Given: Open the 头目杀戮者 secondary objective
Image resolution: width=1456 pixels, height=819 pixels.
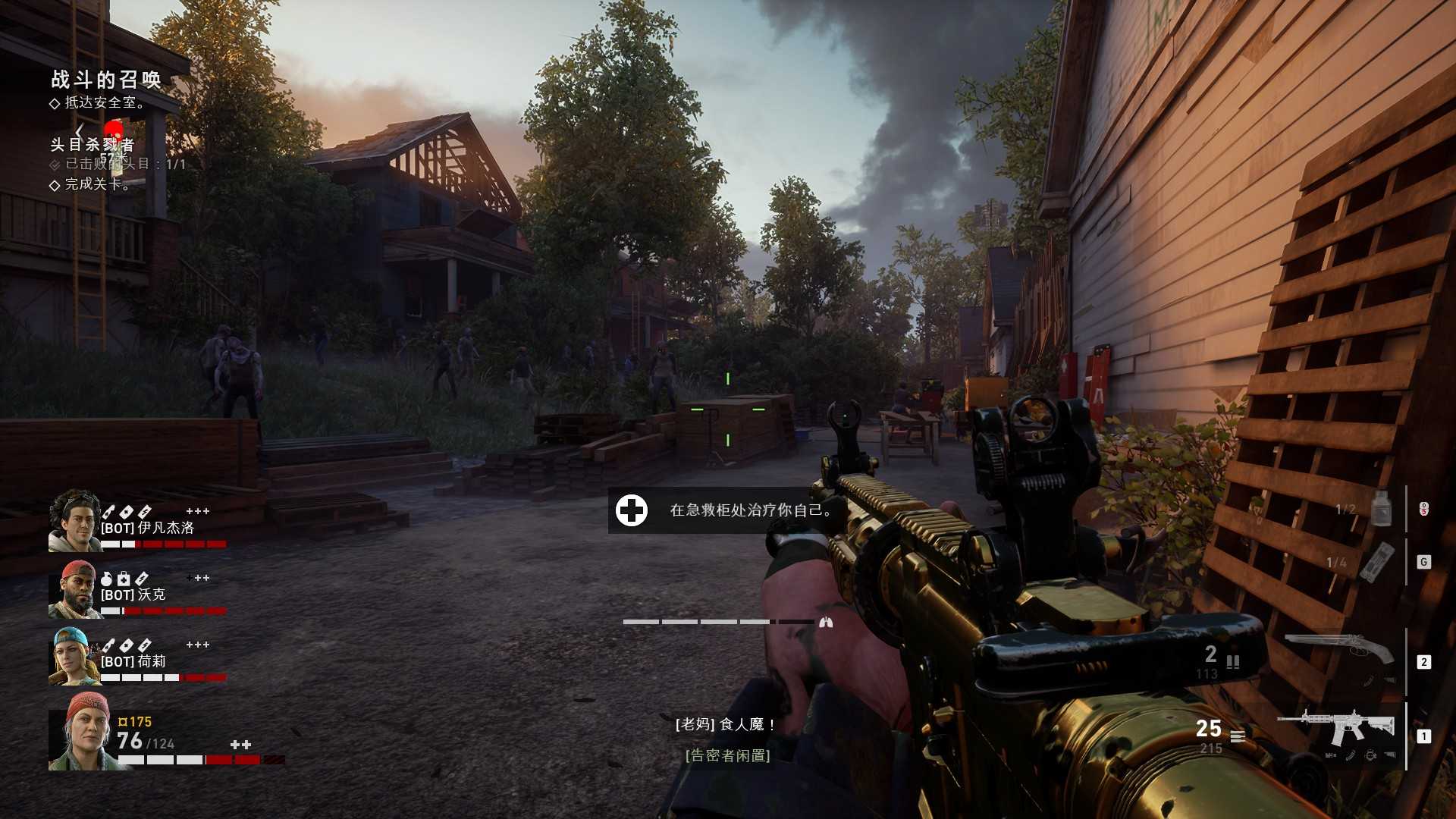Looking at the screenshot, I should coord(93,144).
